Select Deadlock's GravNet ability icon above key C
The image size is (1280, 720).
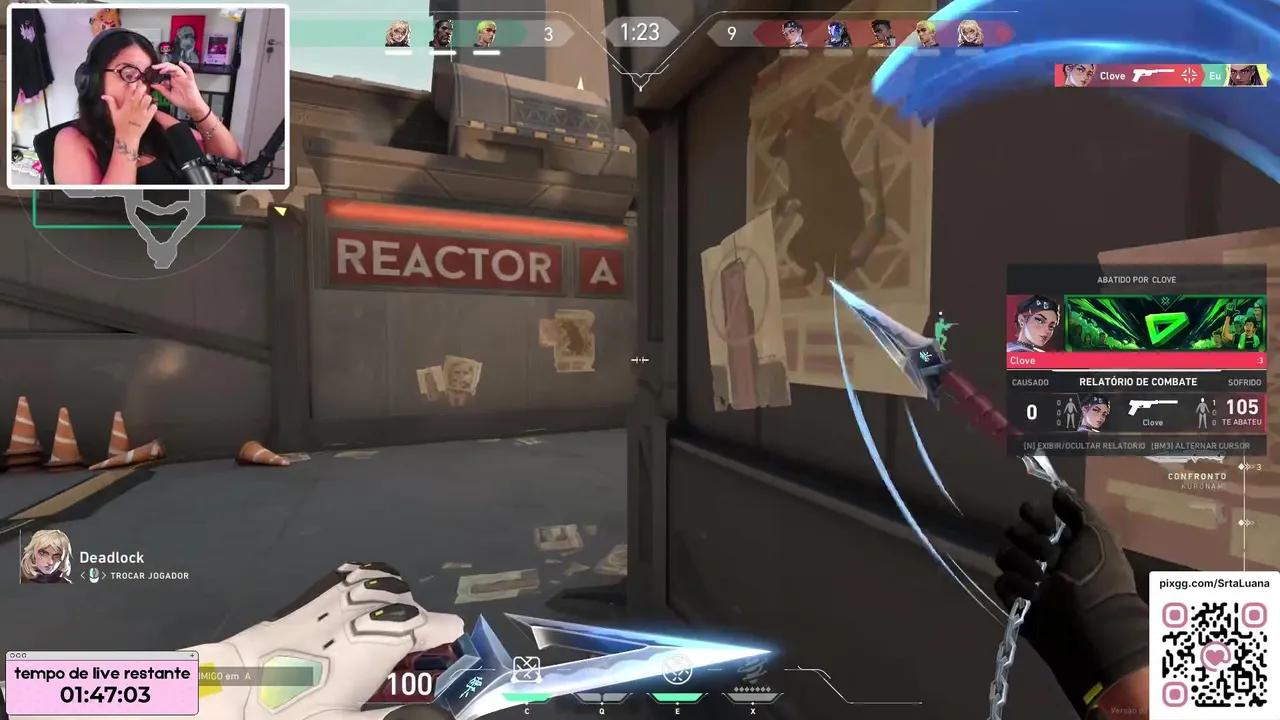click(527, 668)
